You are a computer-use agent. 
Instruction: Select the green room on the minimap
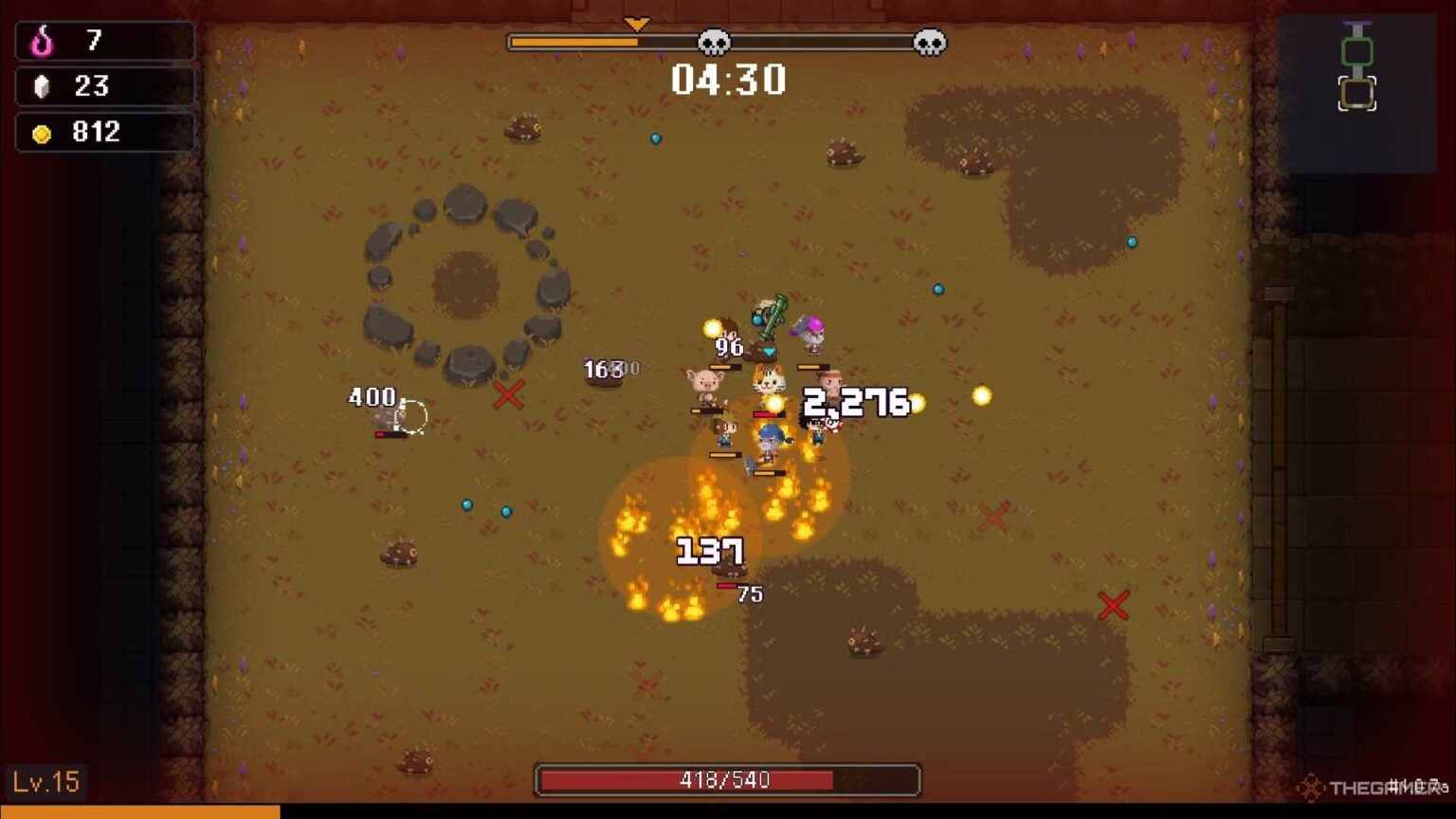tap(1356, 51)
